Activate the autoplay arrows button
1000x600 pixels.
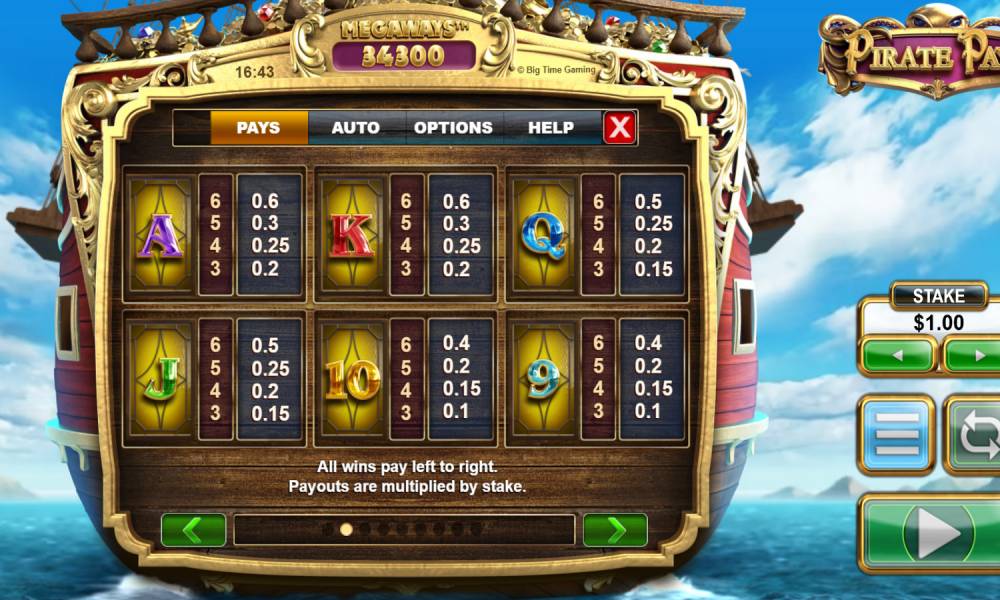tap(975, 434)
